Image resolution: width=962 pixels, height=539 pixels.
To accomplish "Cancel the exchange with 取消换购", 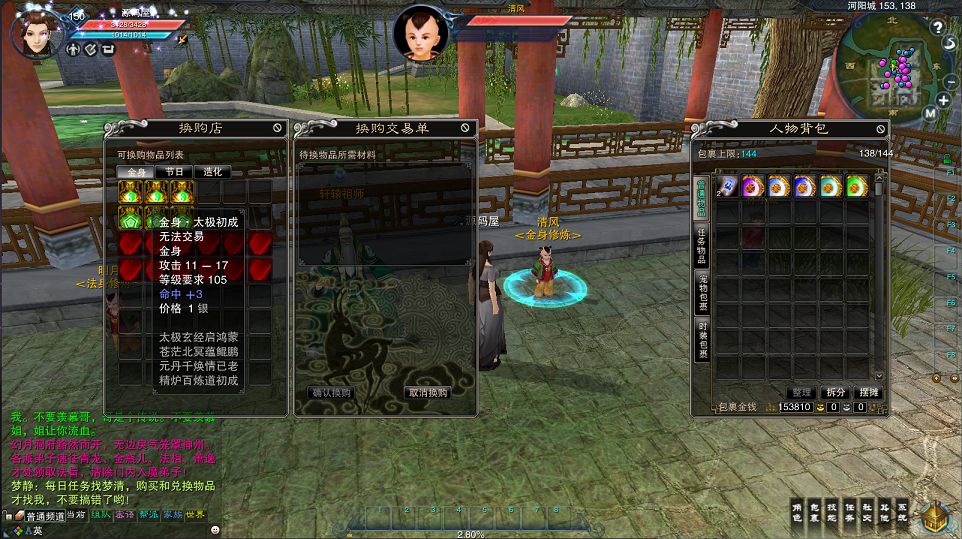I will point(427,393).
